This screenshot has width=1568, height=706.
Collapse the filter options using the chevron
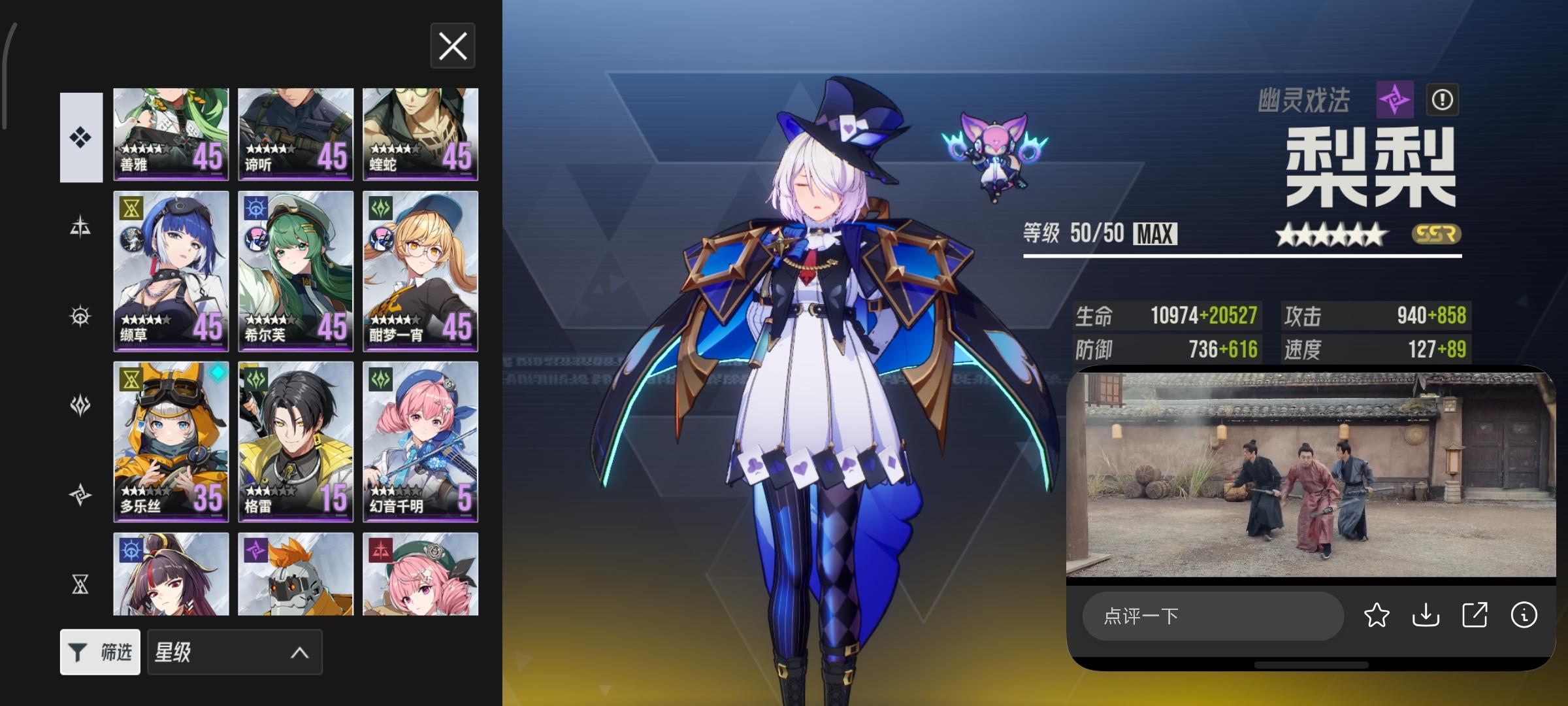click(x=300, y=652)
